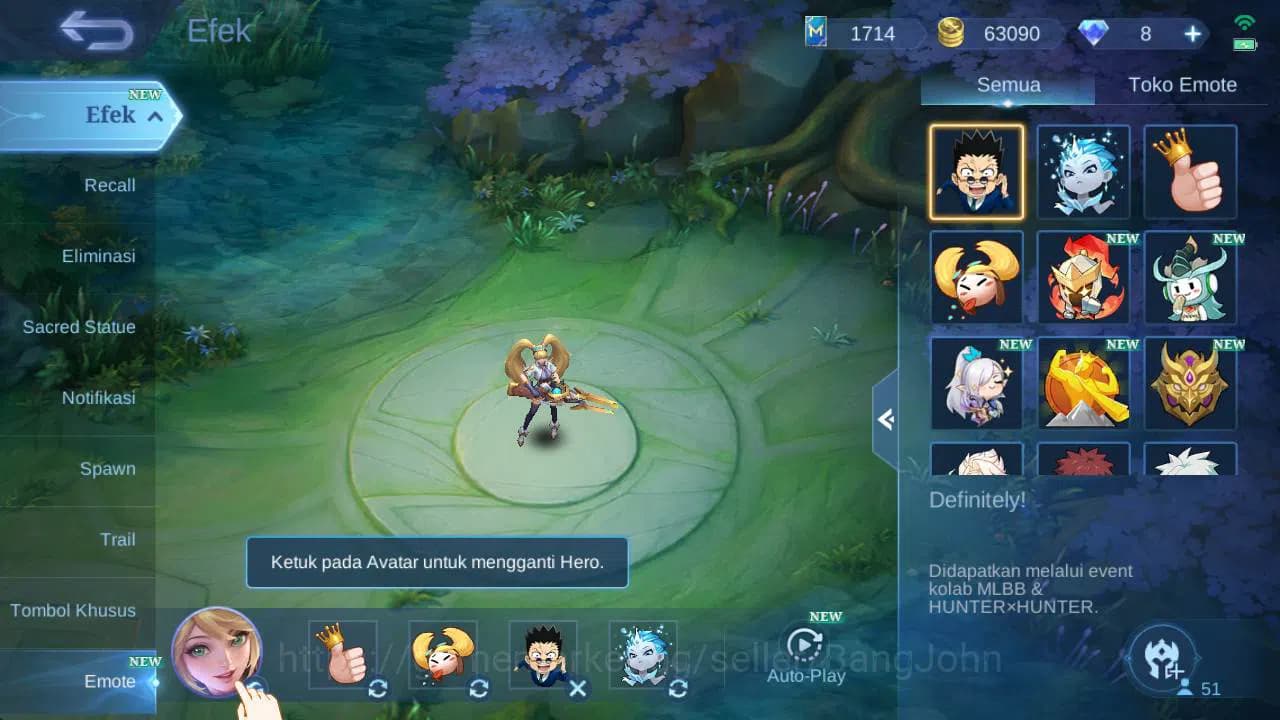Screen dimensions: 1280x720
Task: Tap the gold coins icon in the currency bar
Action: [x=949, y=32]
